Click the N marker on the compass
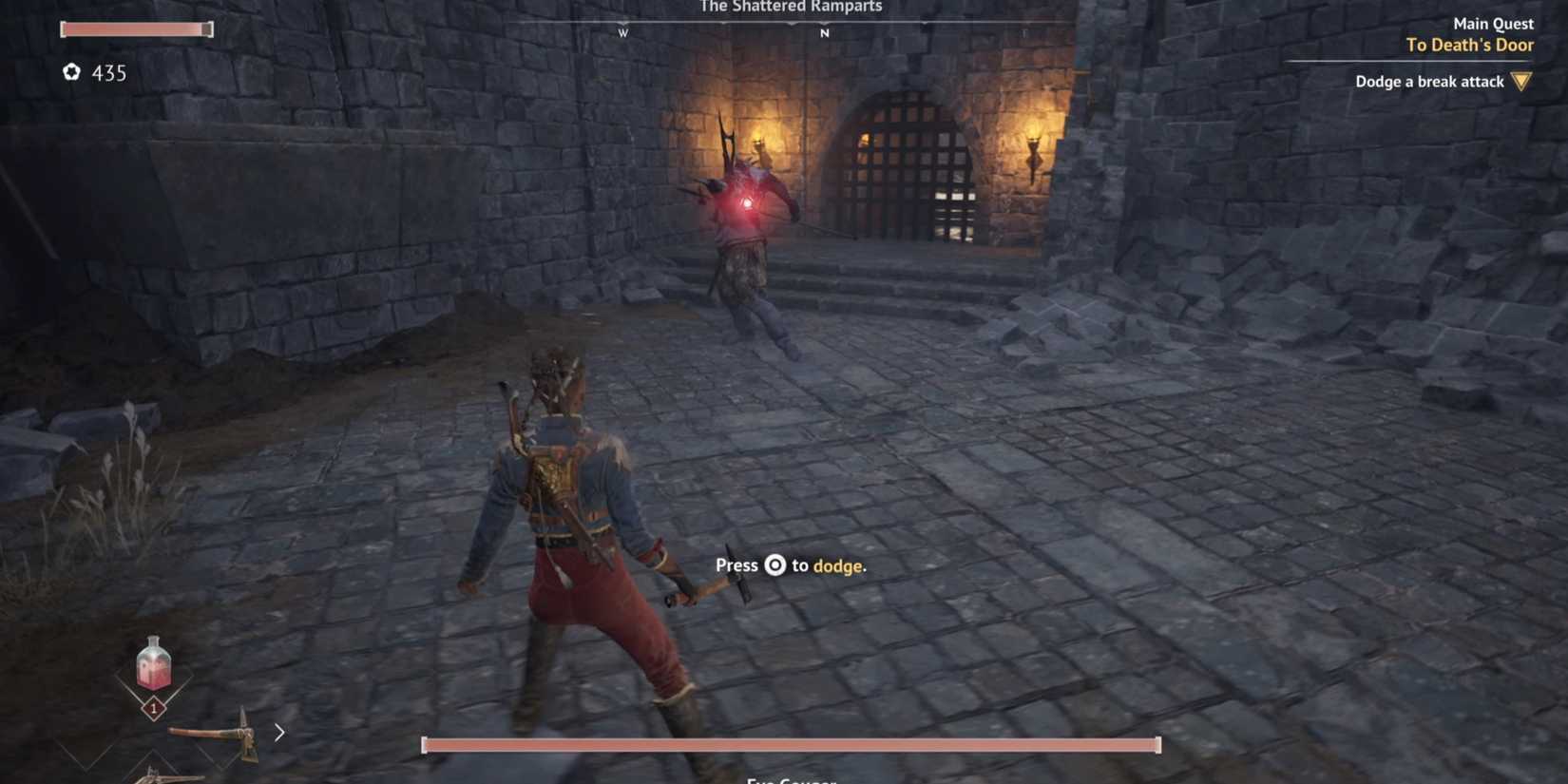Image resolution: width=1568 pixels, height=784 pixels. tap(824, 31)
